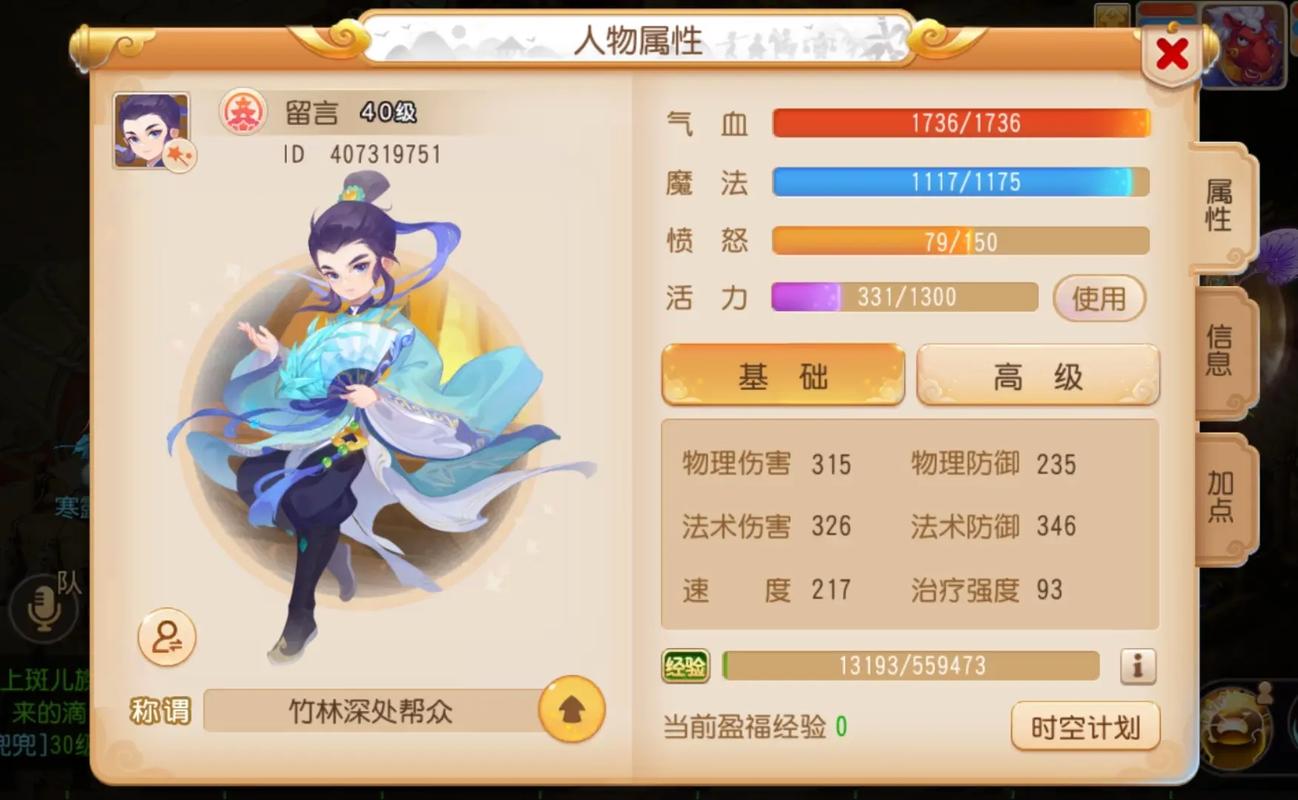Click the red emblem icon next to 留言

(x=242, y=113)
